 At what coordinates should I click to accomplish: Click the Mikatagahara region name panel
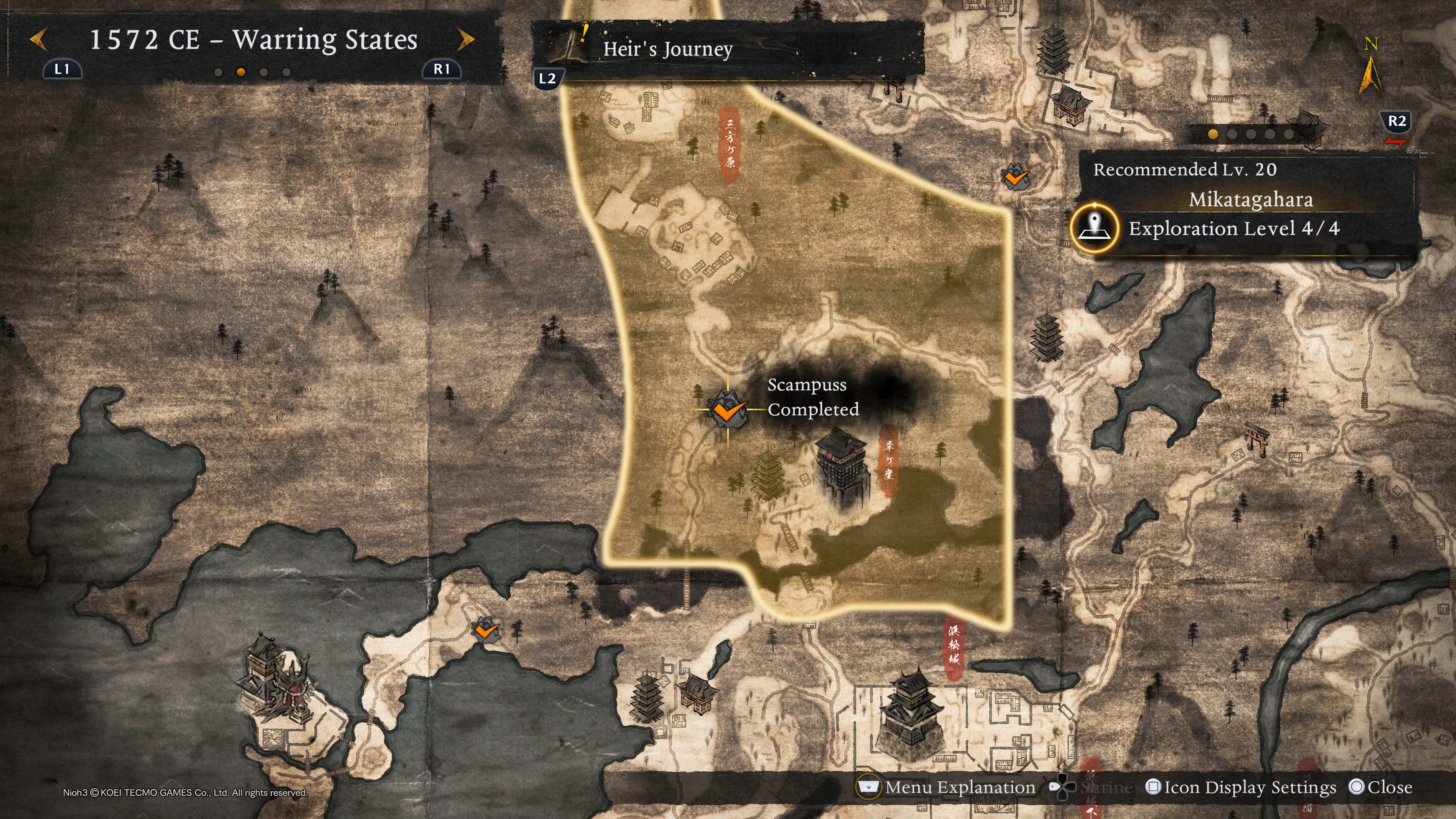point(1250,199)
